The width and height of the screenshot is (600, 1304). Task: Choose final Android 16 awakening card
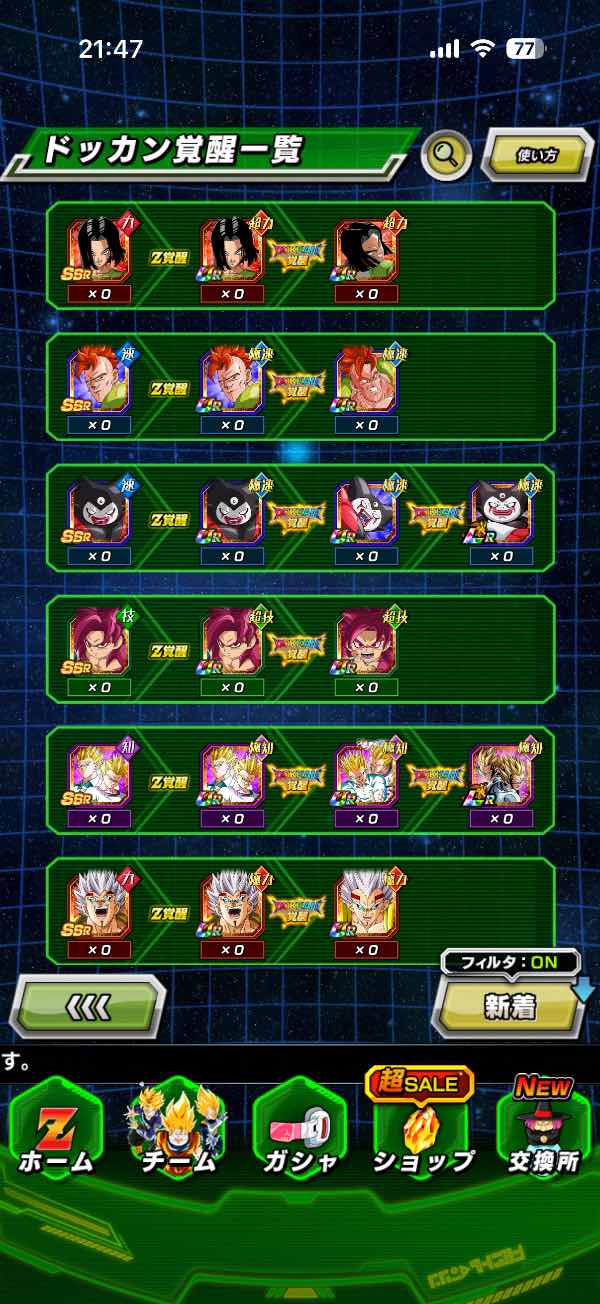coord(367,381)
